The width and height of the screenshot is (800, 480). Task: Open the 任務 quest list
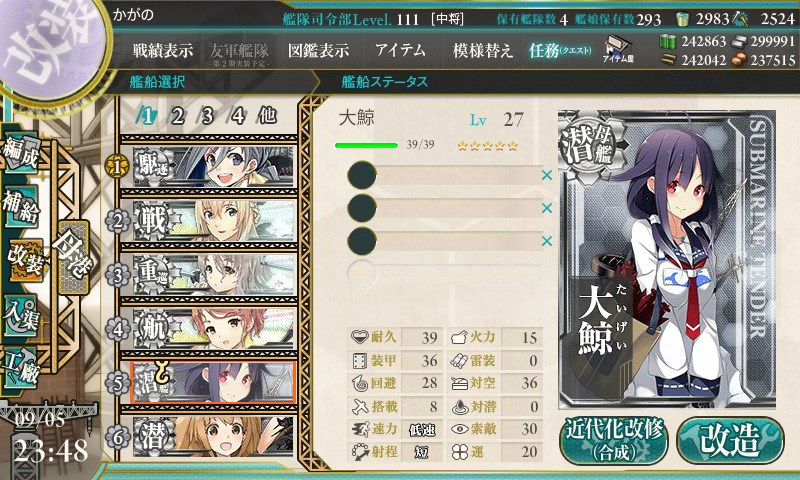(561, 50)
